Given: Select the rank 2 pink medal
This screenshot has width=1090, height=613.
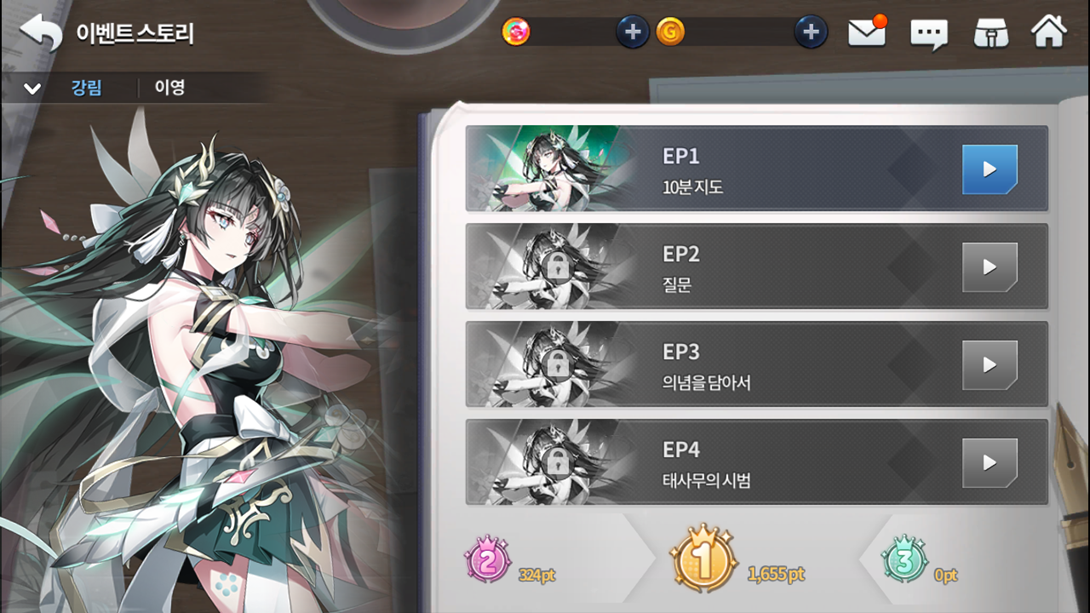Looking at the screenshot, I should pyautogui.click(x=488, y=562).
